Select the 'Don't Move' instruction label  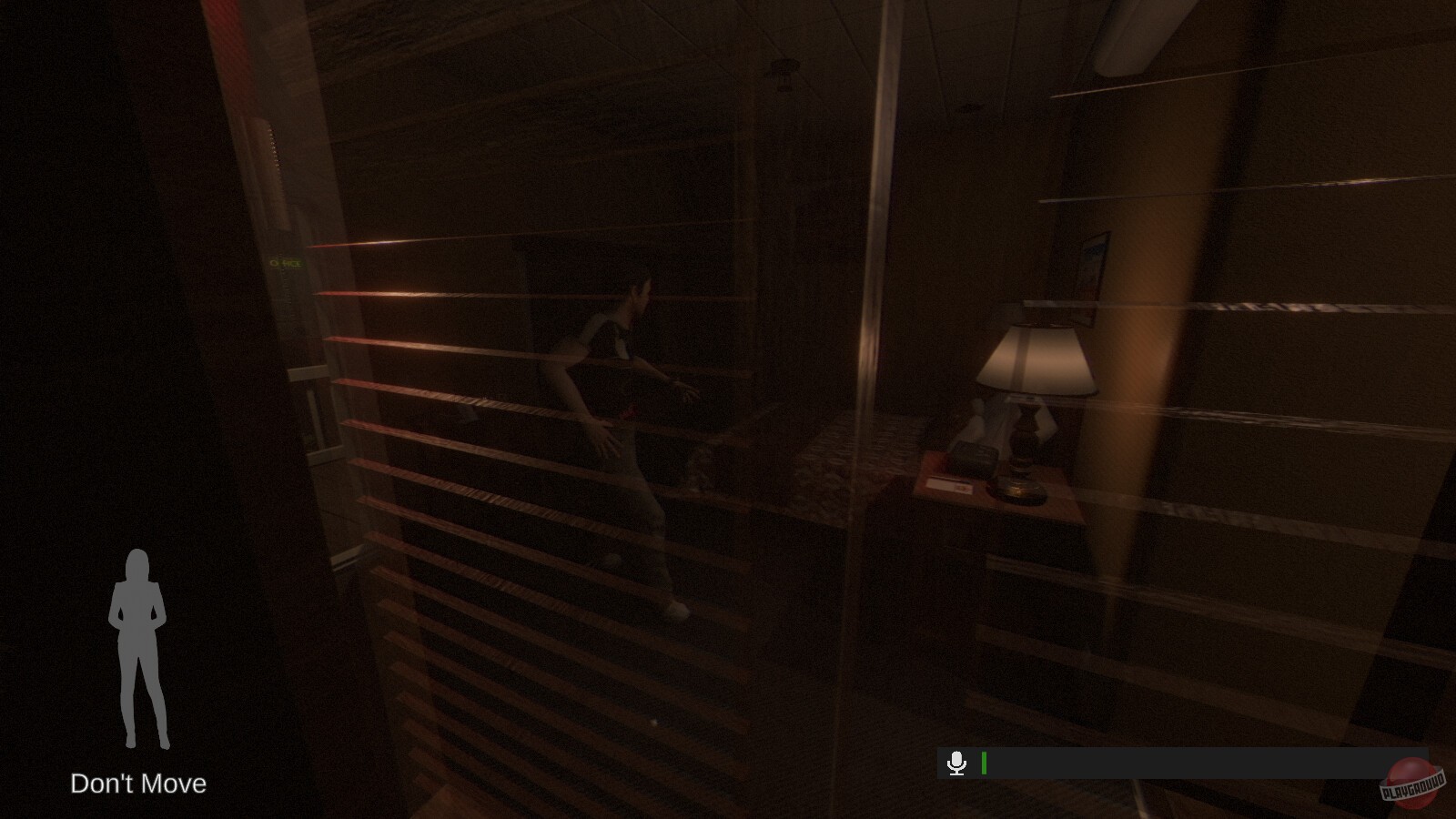(x=138, y=784)
